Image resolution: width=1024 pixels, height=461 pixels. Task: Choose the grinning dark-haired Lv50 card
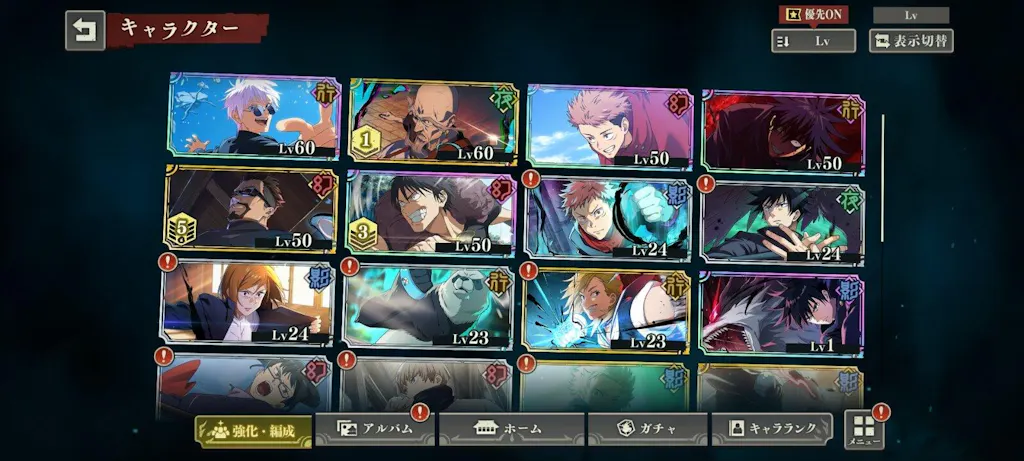[431, 214]
